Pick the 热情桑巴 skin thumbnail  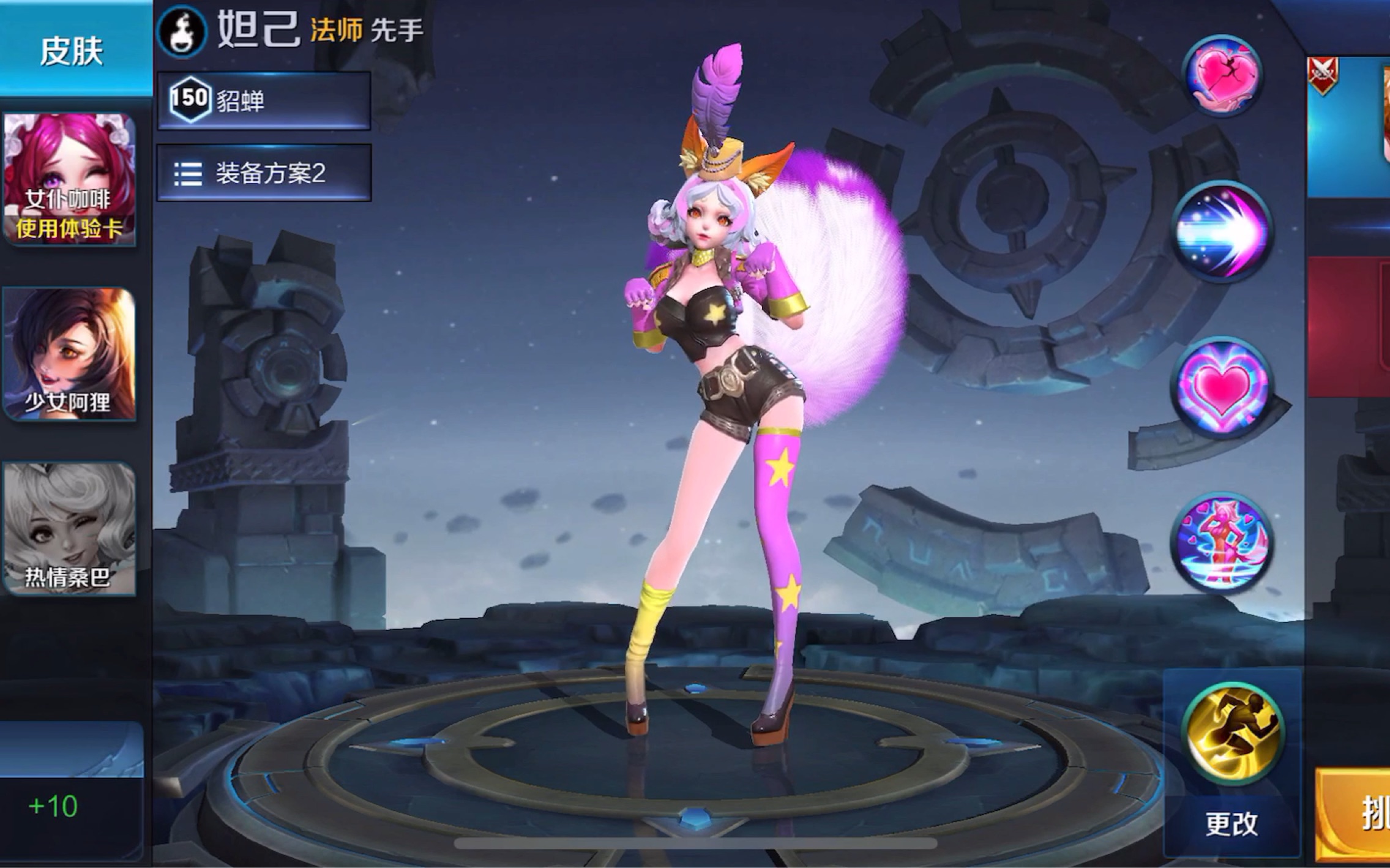click(x=70, y=528)
